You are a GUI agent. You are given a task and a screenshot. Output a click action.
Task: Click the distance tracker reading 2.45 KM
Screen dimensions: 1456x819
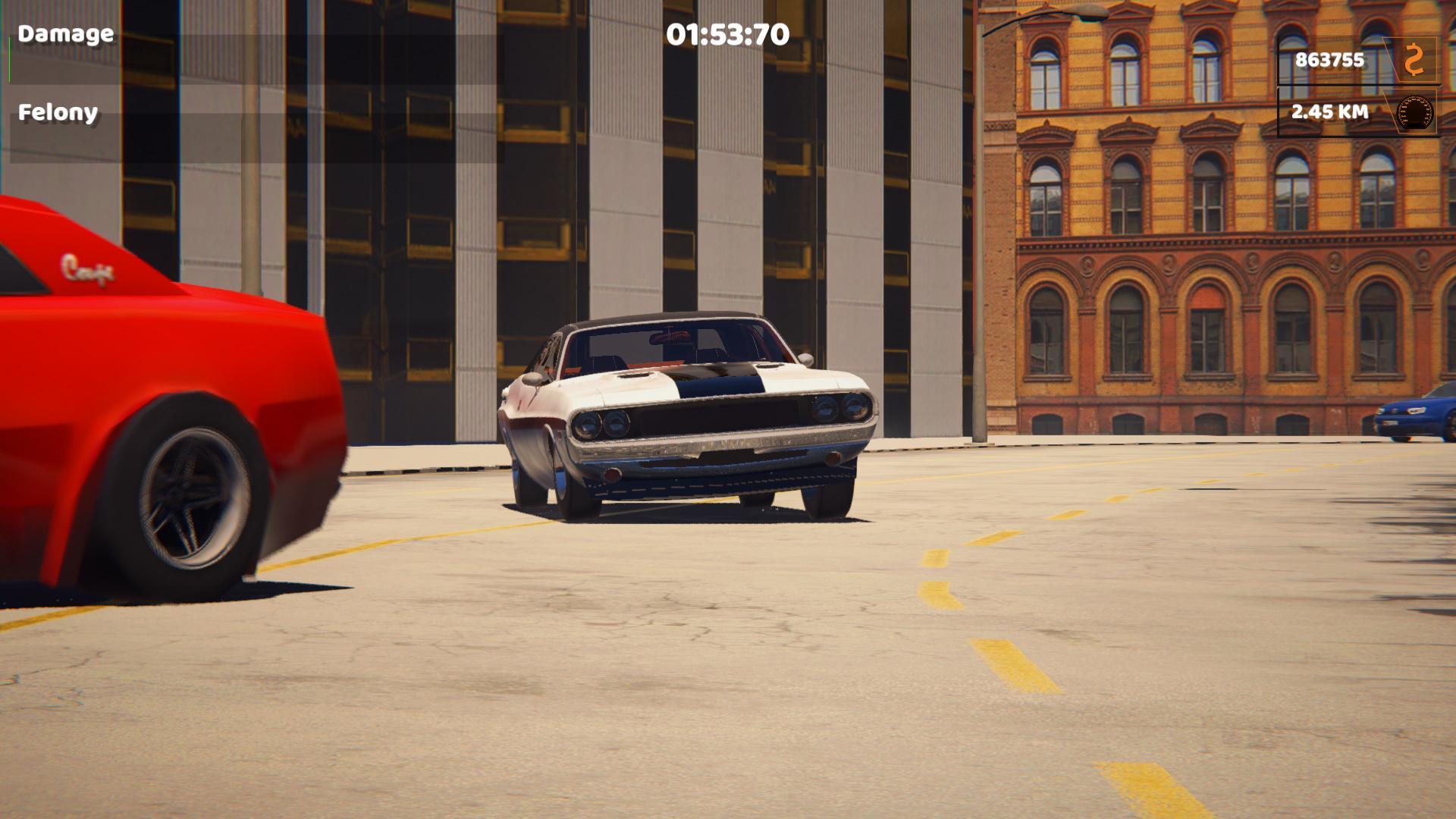pos(1329,112)
